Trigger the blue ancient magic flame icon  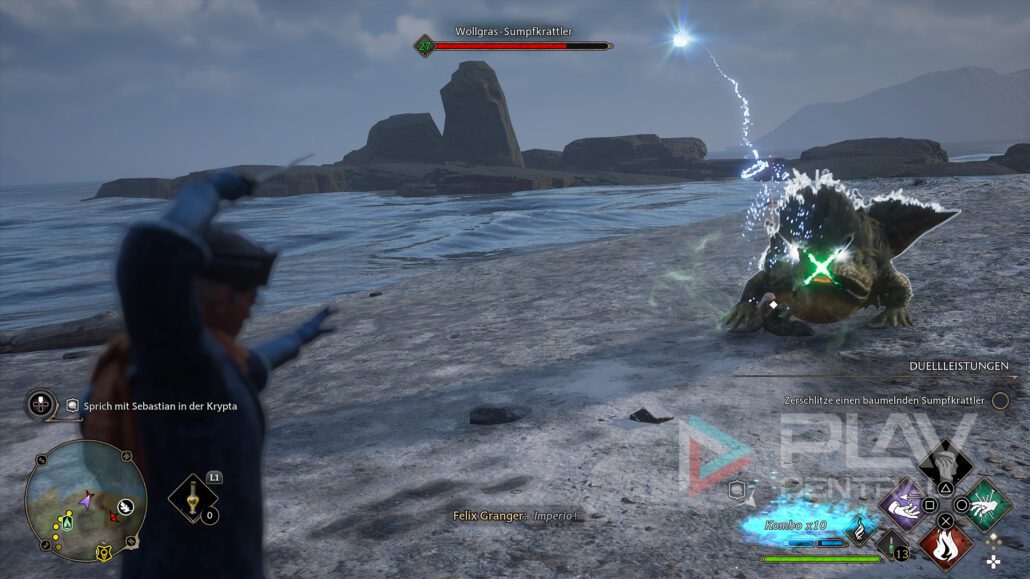click(x=857, y=528)
